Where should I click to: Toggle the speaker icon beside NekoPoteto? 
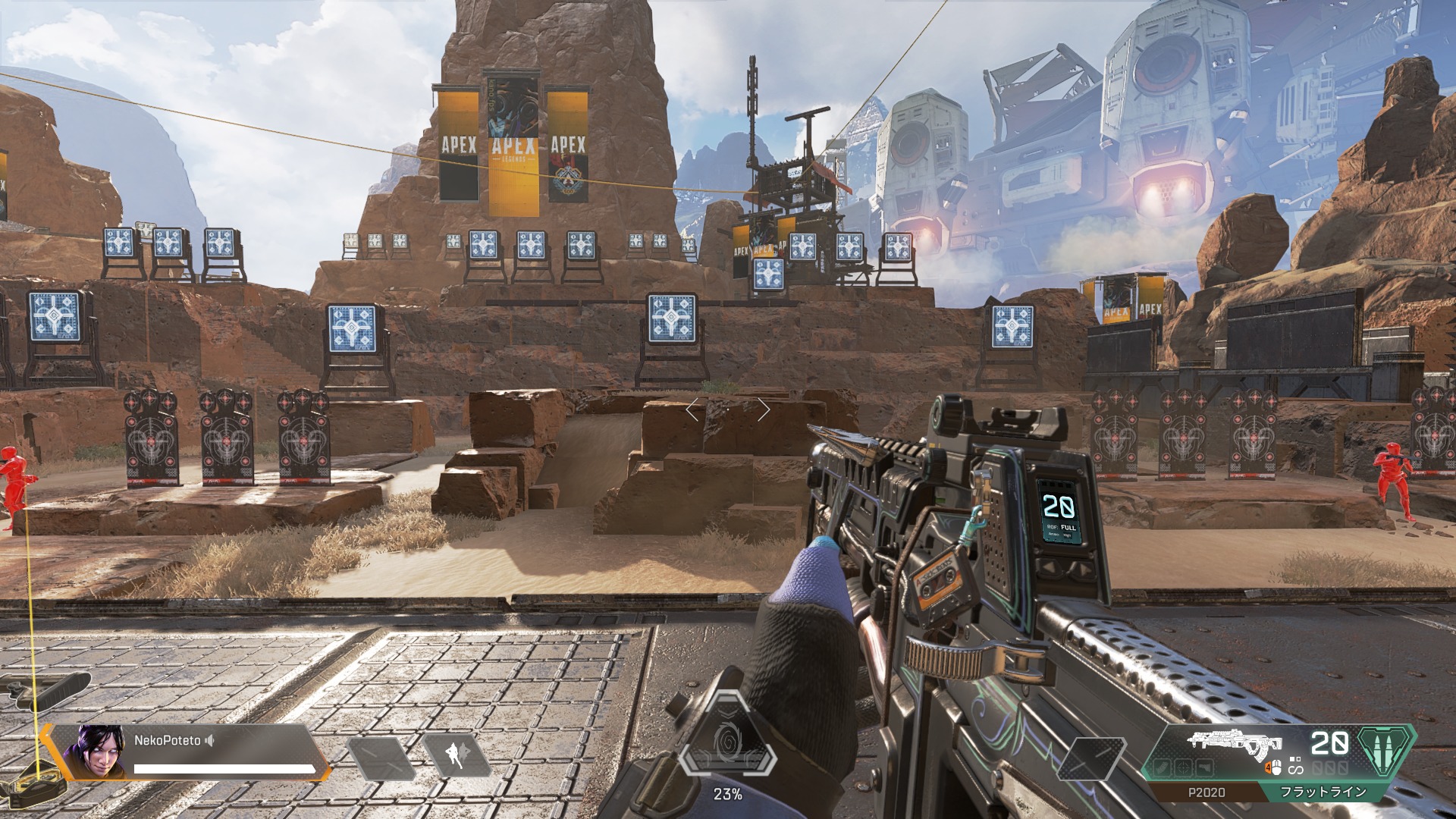pyautogui.click(x=210, y=740)
